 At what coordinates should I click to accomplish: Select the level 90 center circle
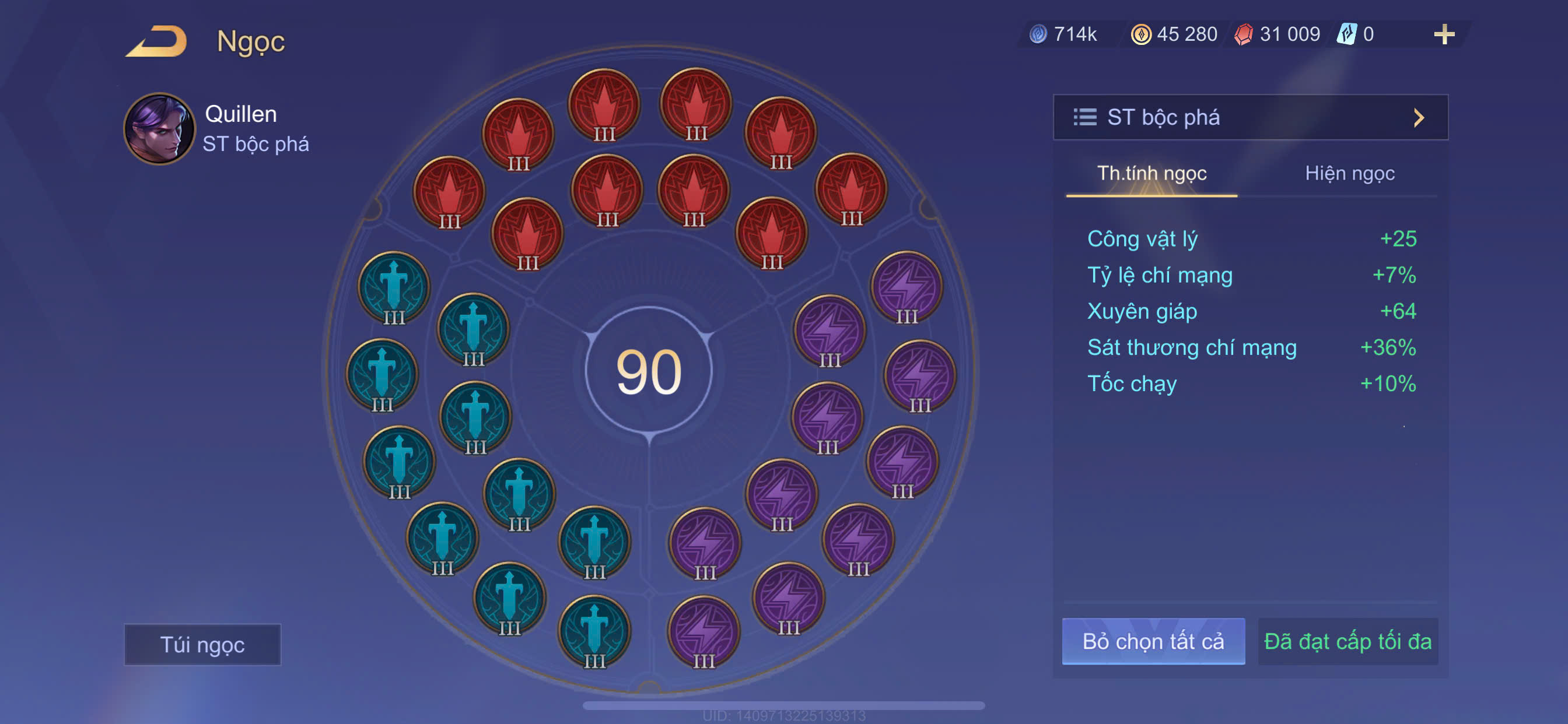[649, 371]
